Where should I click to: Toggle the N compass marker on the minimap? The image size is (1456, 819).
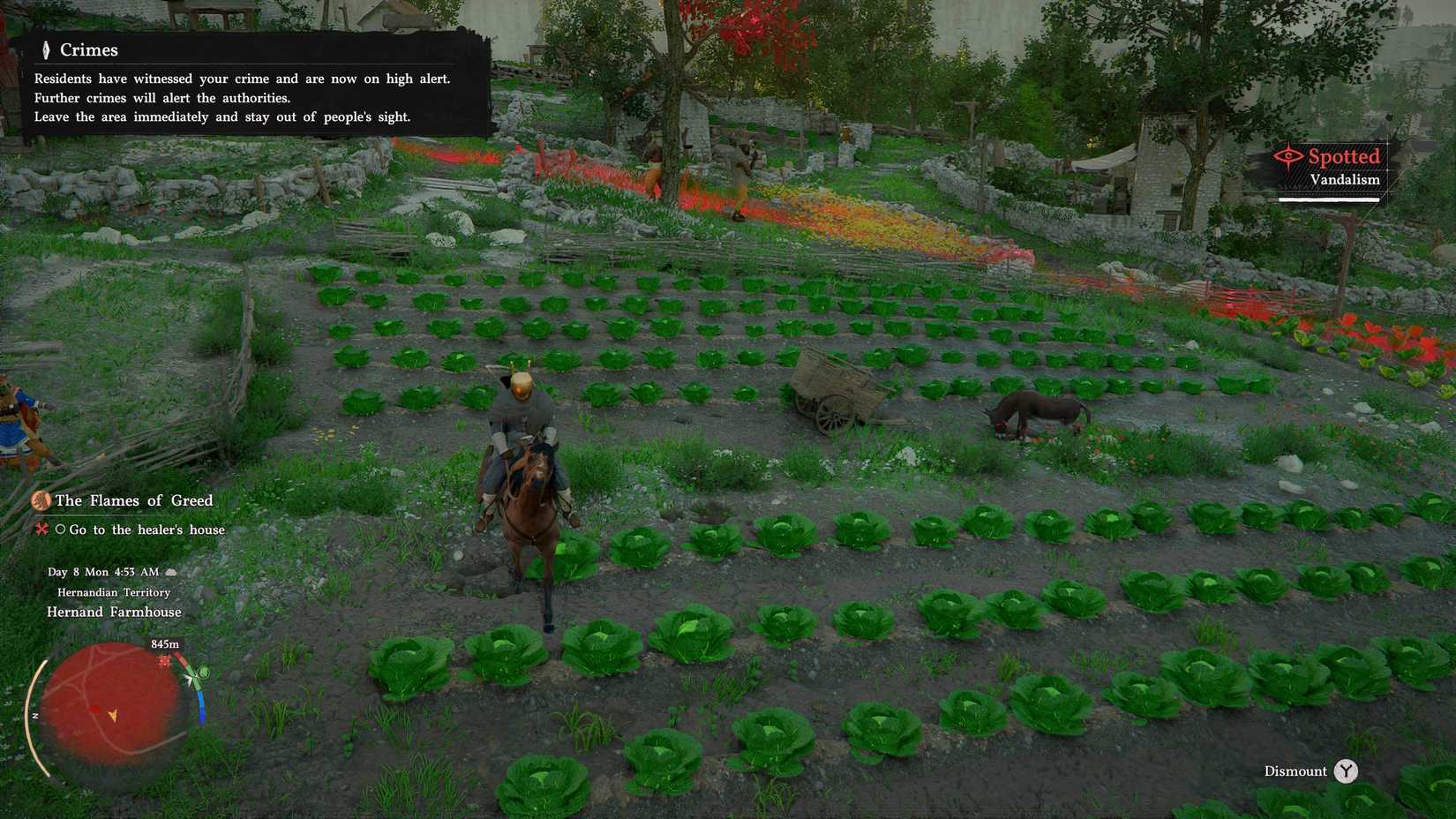point(34,717)
